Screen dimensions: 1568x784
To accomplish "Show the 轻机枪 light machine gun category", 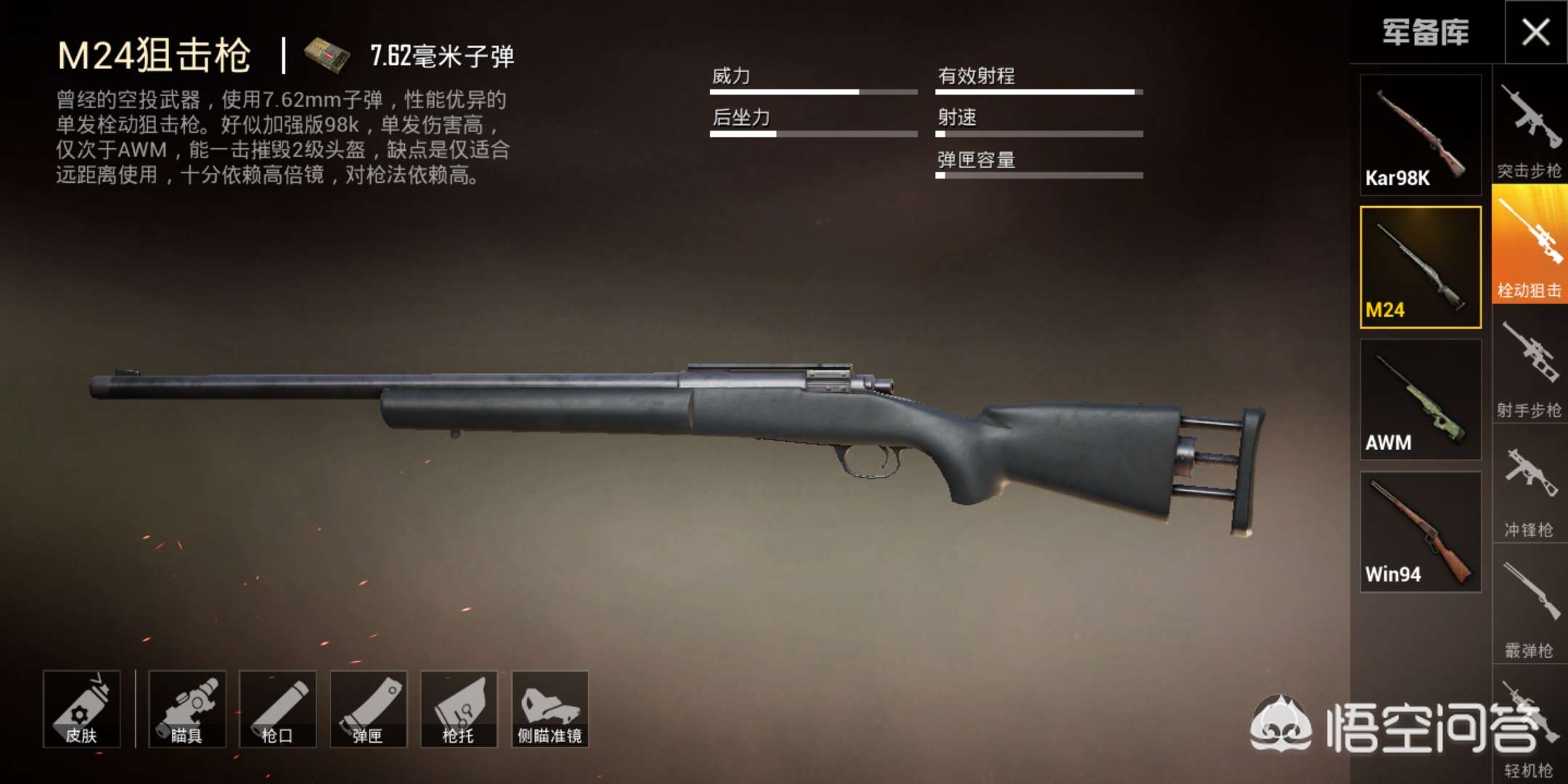I will pyautogui.click(x=1529, y=730).
